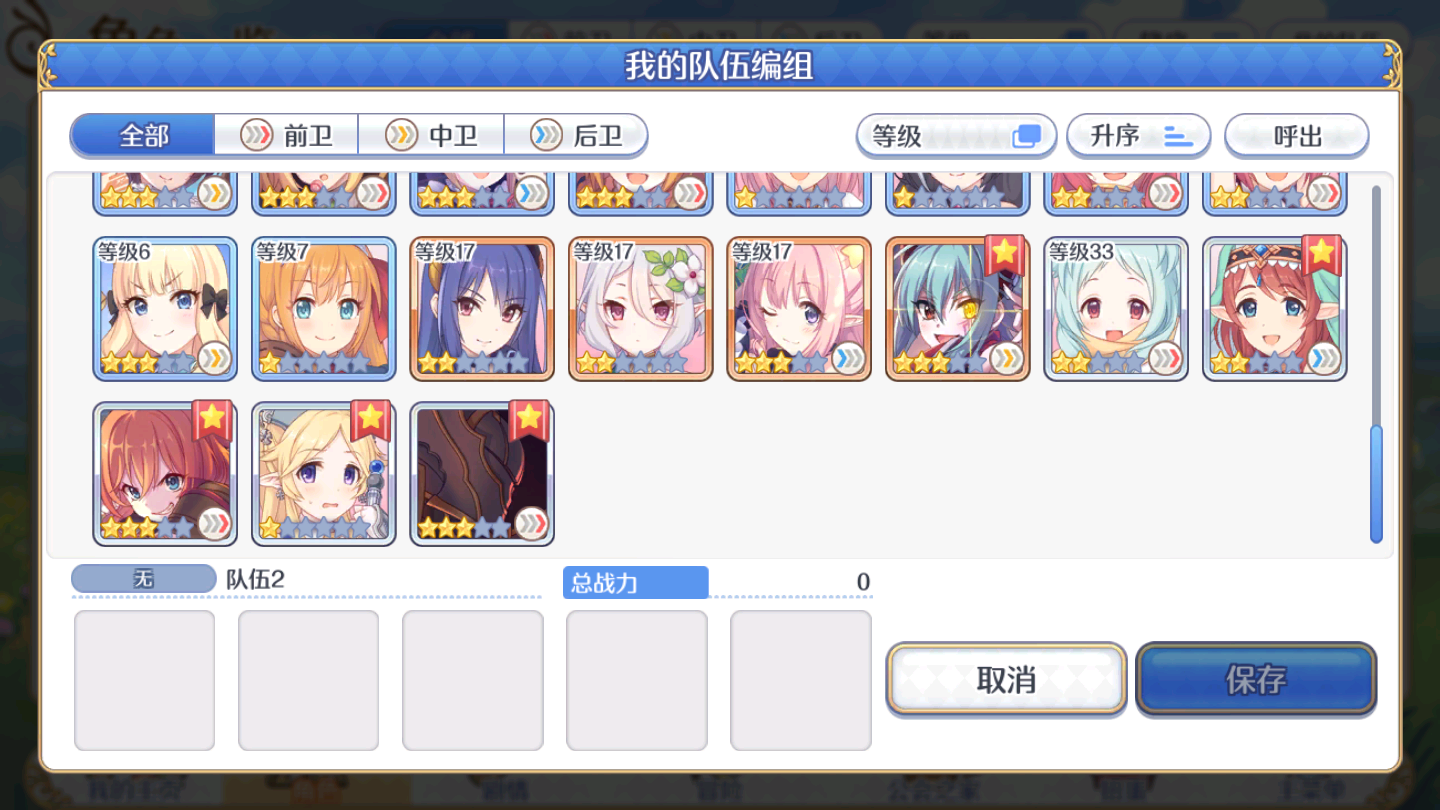The height and width of the screenshot is (810, 1440).
Task: Select the white-haired level 17 character thumbnail
Action: (x=640, y=307)
